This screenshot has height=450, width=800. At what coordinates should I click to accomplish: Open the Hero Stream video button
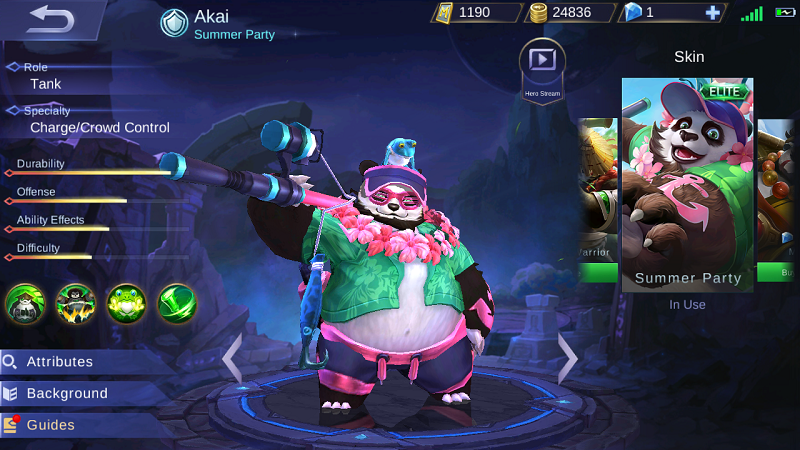[x=542, y=64]
